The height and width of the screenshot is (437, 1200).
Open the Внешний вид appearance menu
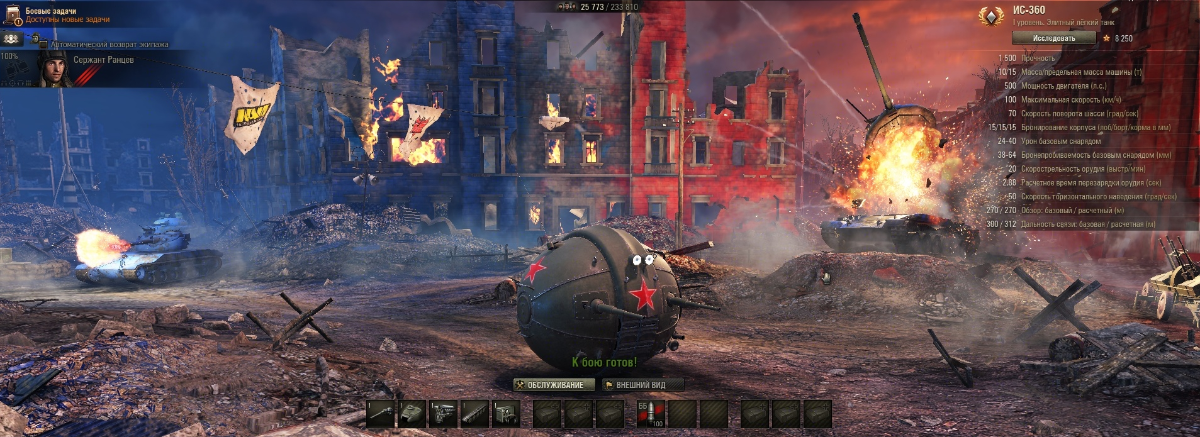[x=643, y=384]
